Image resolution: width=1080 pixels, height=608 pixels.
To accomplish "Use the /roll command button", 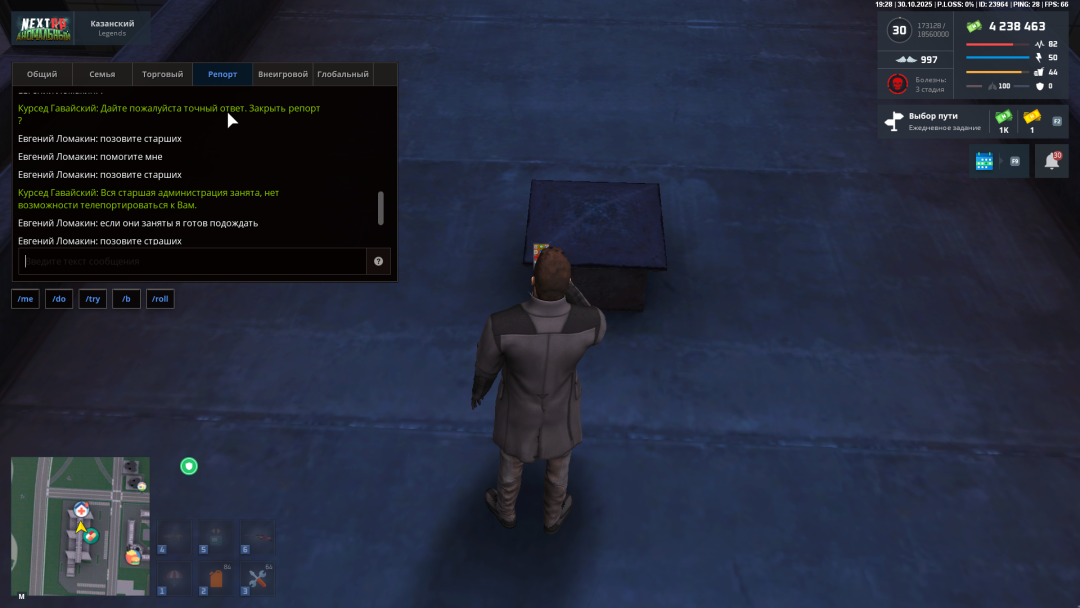I will coord(160,299).
